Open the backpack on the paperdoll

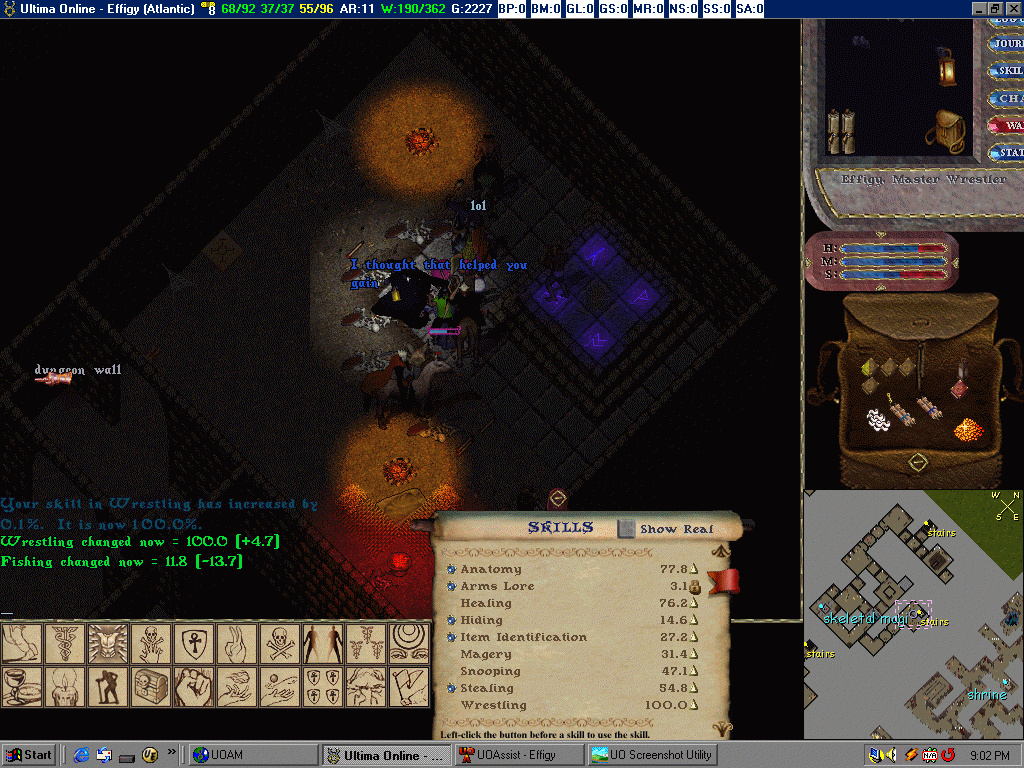945,131
